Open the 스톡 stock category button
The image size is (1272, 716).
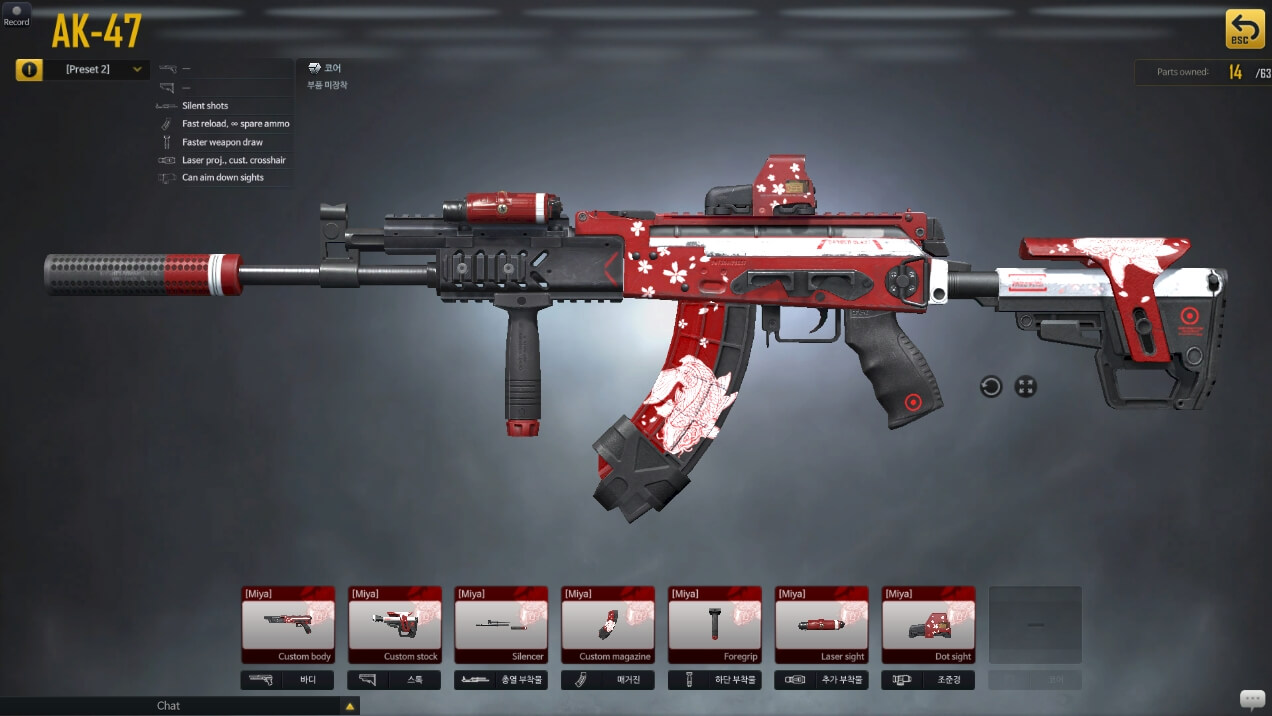[x=394, y=680]
